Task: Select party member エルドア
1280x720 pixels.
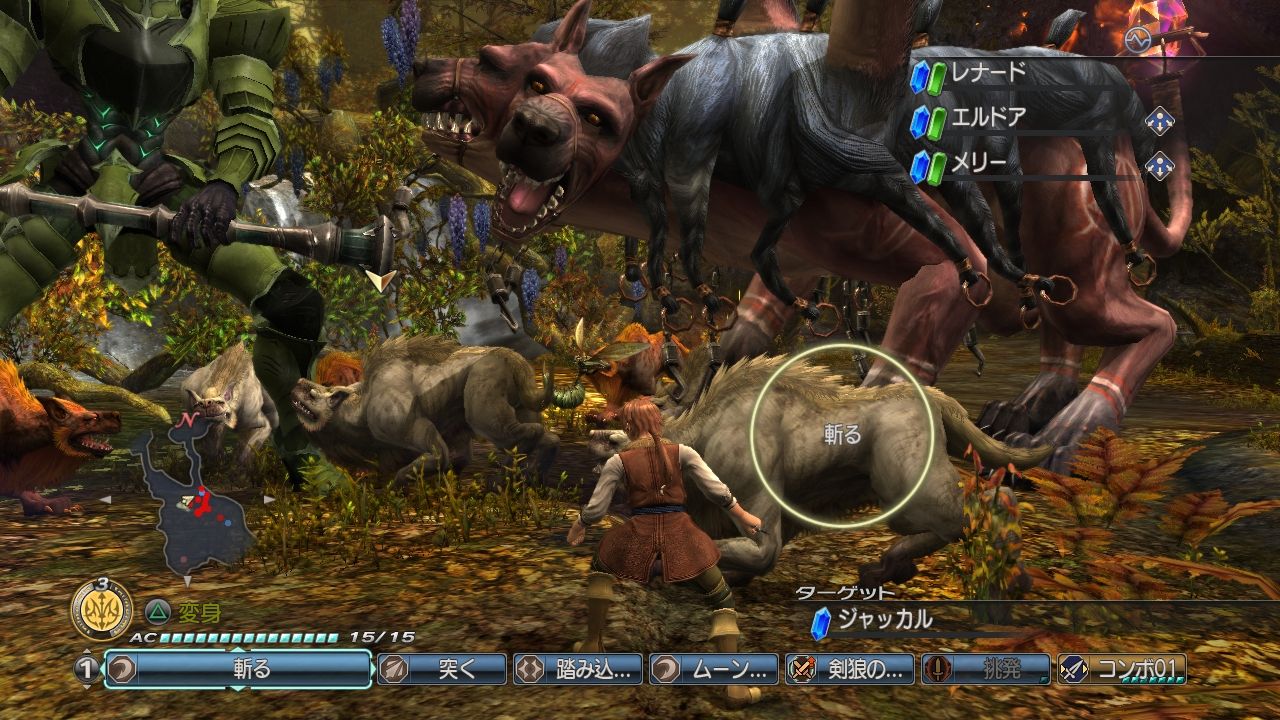Action: [x=1010, y=119]
